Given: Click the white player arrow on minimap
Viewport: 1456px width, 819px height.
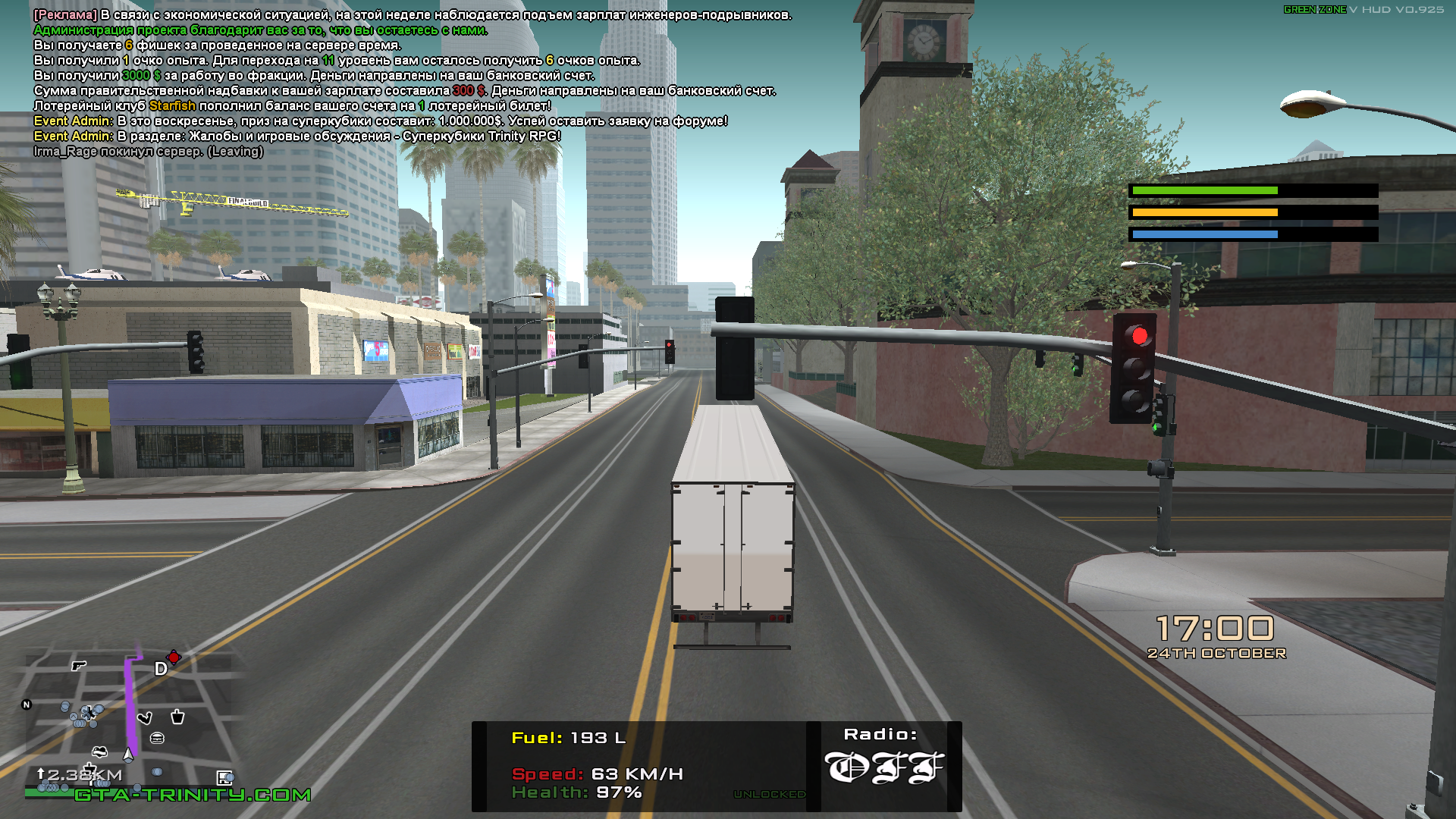Looking at the screenshot, I should click(x=128, y=755).
